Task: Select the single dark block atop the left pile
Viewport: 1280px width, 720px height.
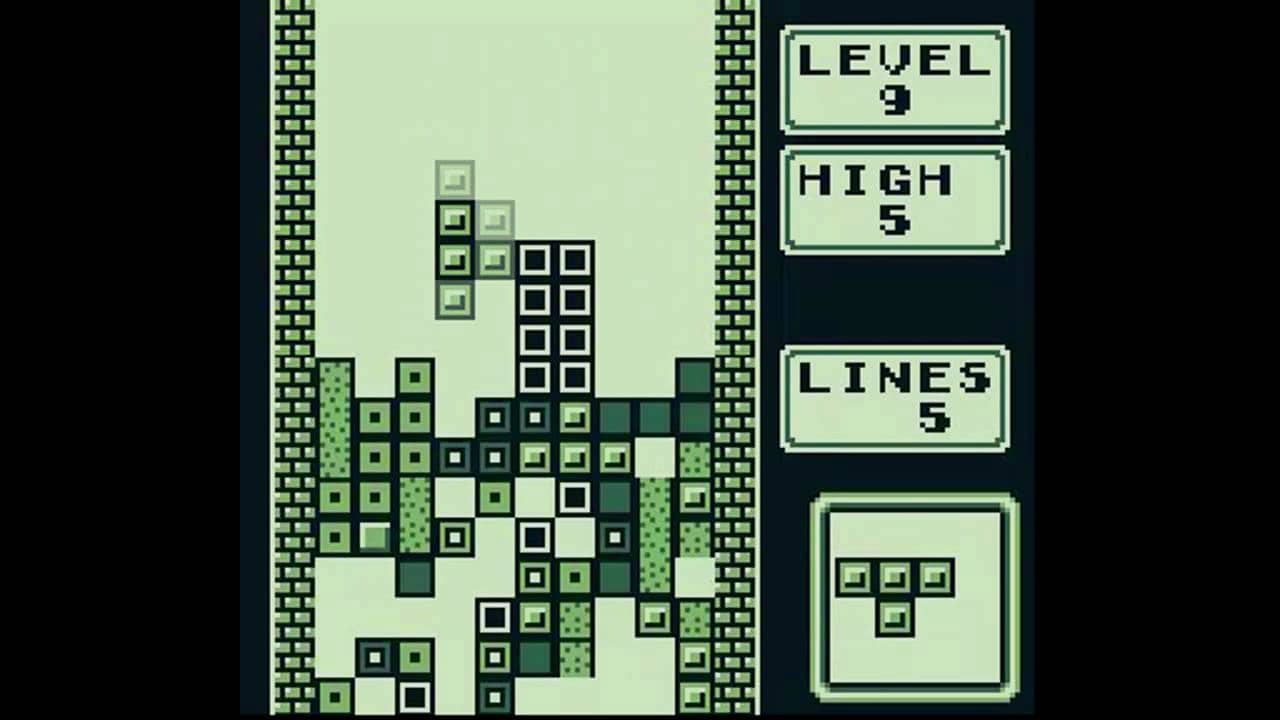Action: click(x=415, y=378)
